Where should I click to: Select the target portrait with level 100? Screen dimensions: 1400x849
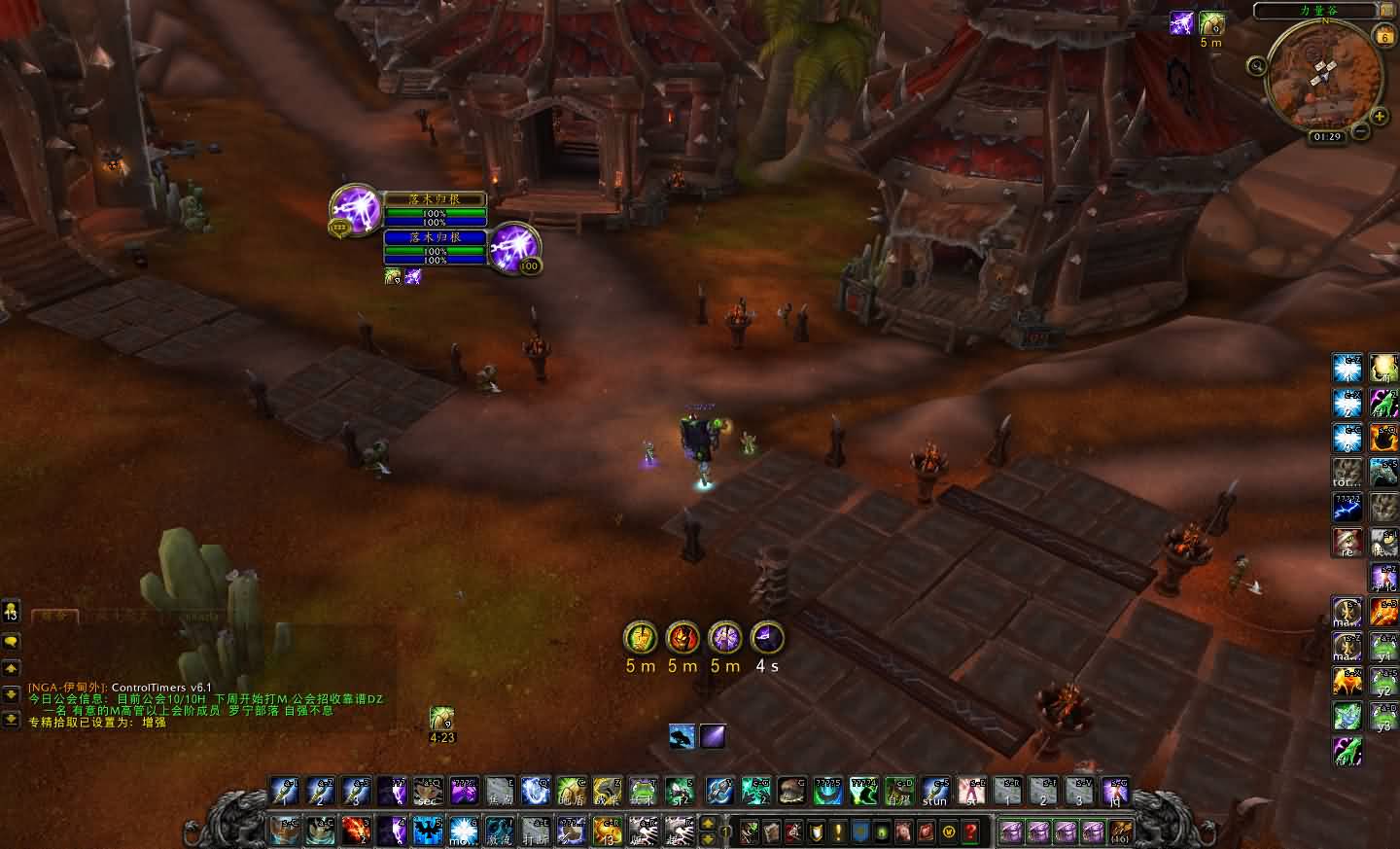point(514,247)
